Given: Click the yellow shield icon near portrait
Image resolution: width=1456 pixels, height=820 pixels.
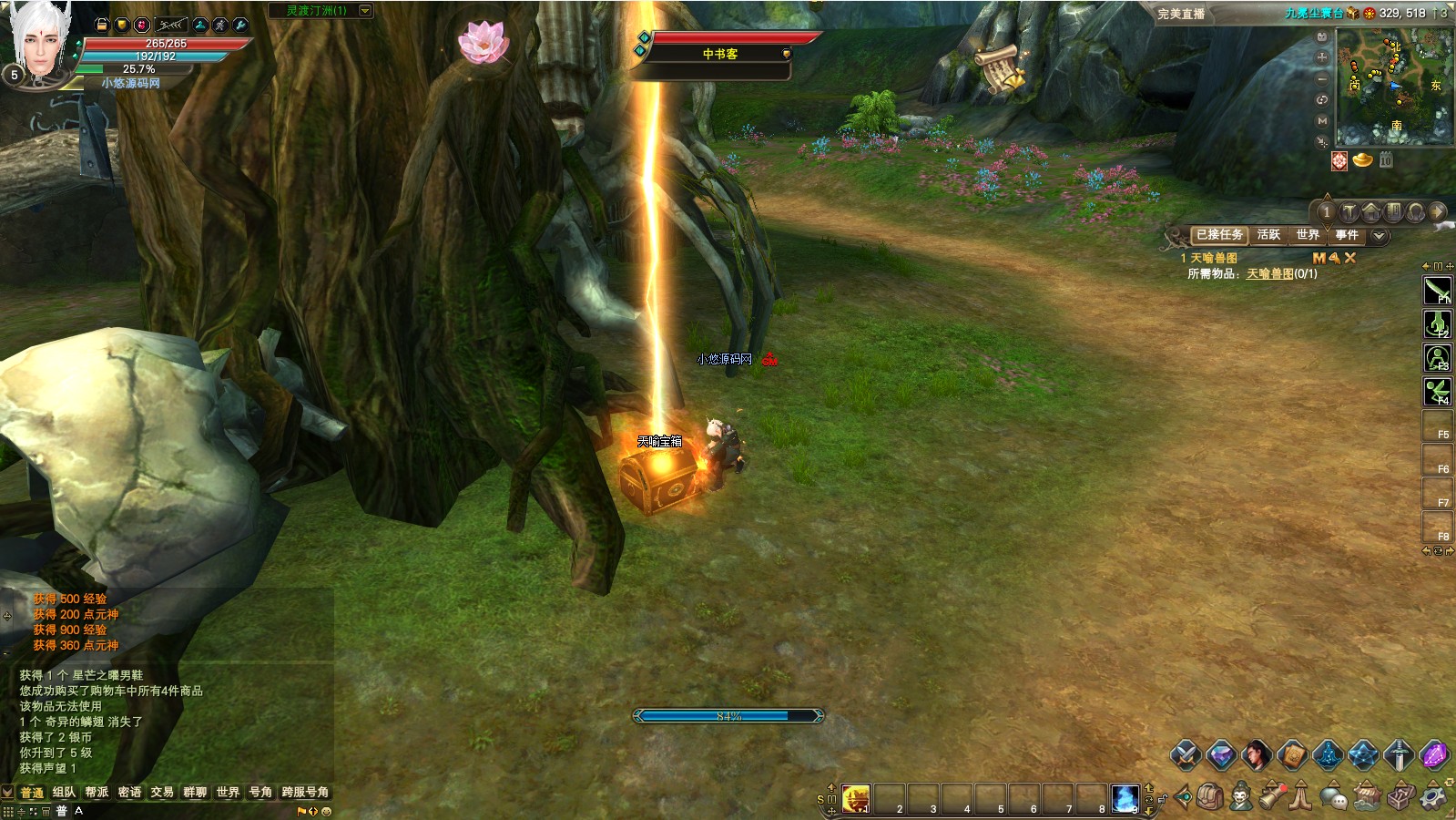Looking at the screenshot, I should tap(122, 25).
